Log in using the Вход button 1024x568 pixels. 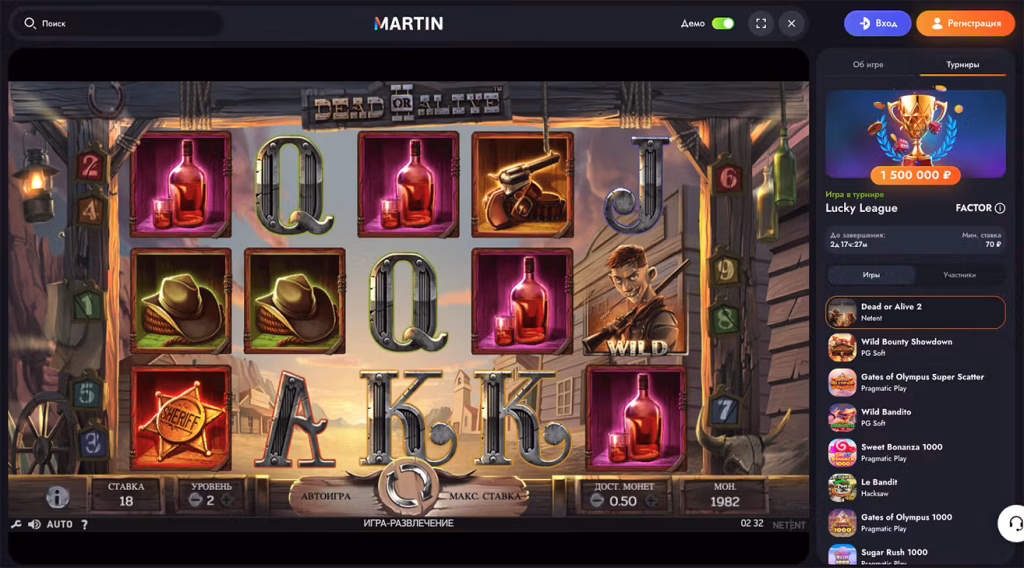pyautogui.click(x=877, y=23)
